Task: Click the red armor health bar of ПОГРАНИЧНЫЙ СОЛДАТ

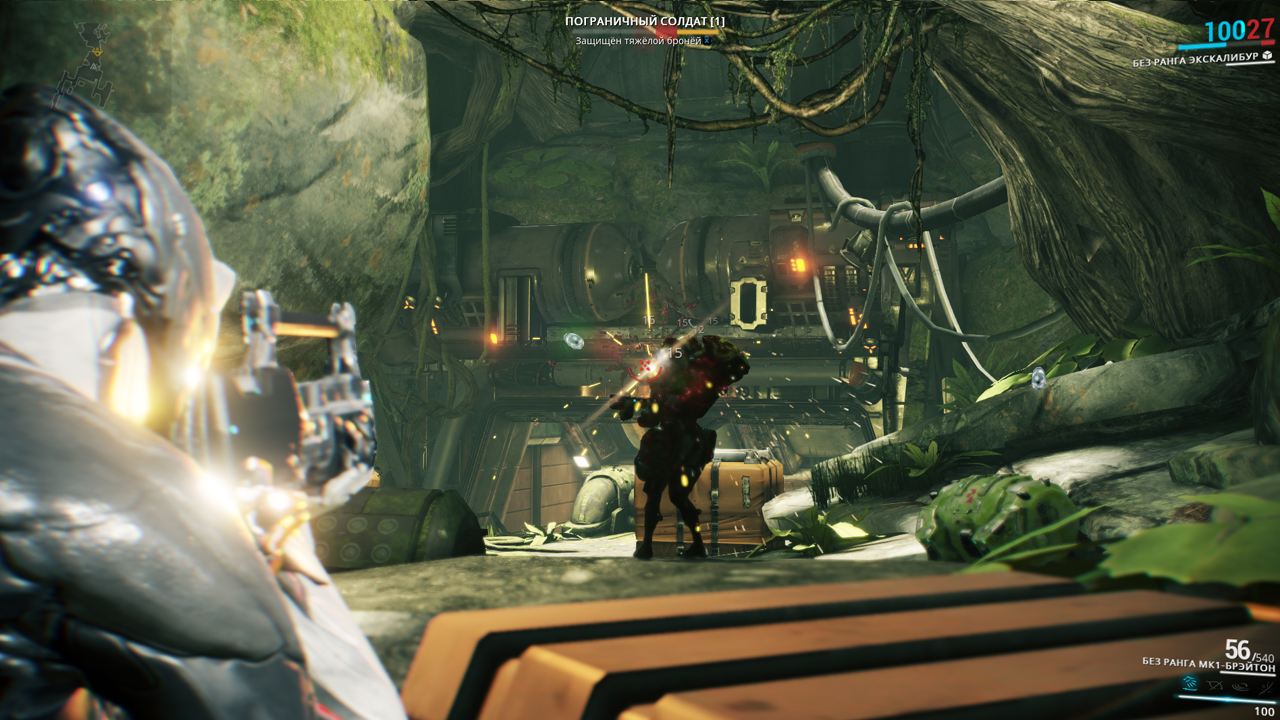Action: [666, 31]
